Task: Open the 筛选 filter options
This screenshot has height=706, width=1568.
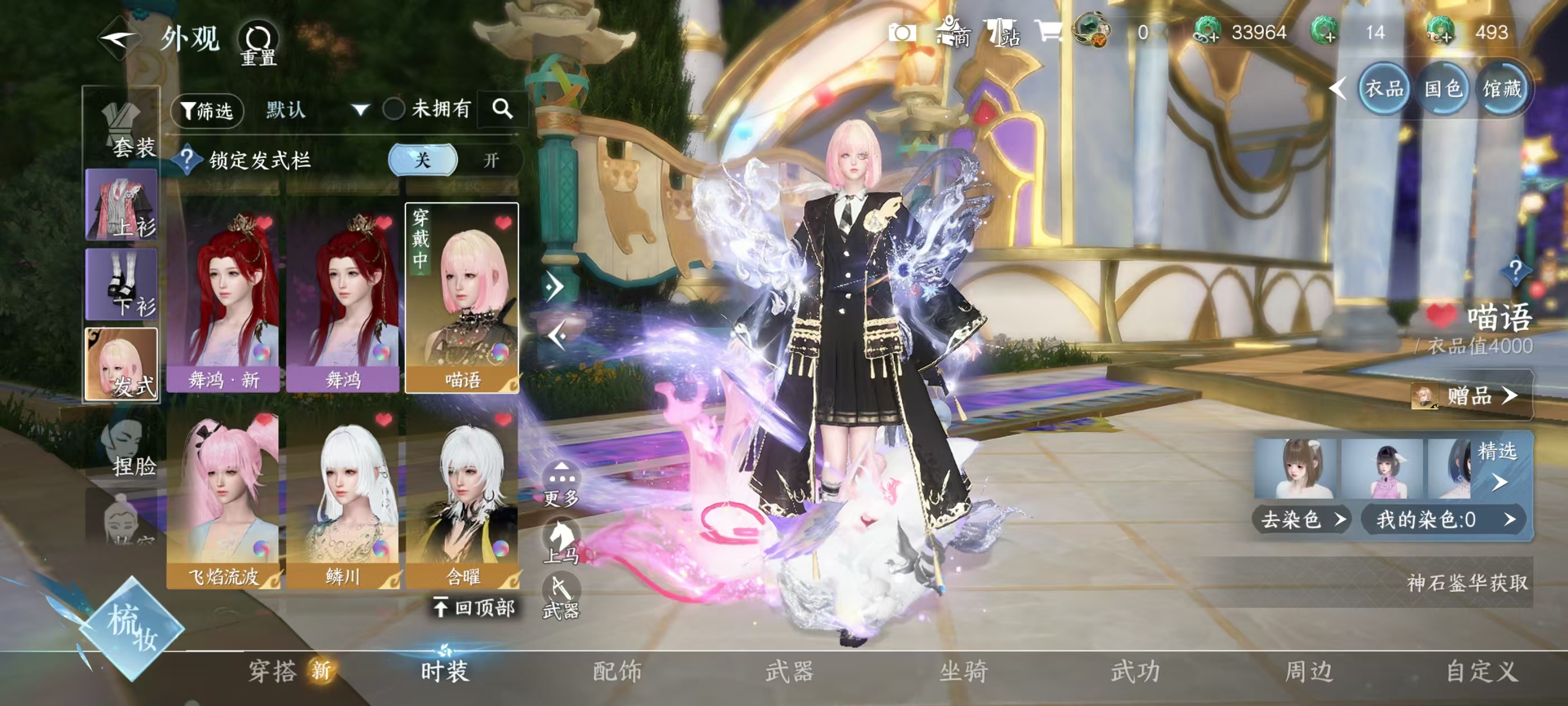Action: point(207,111)
